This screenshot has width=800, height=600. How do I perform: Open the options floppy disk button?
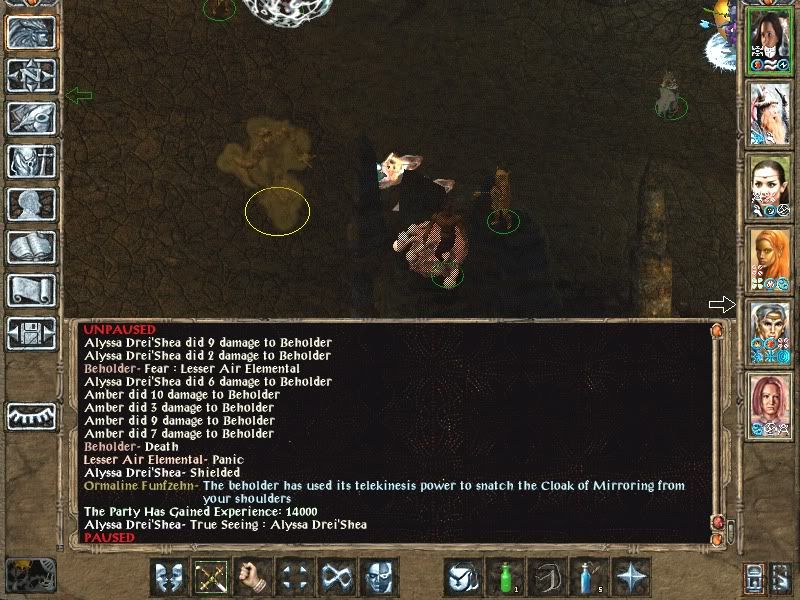click(31, 333)
